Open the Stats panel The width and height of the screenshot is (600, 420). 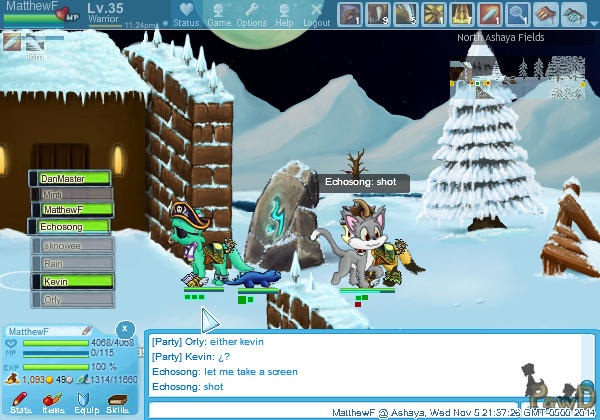coord(21,402)
